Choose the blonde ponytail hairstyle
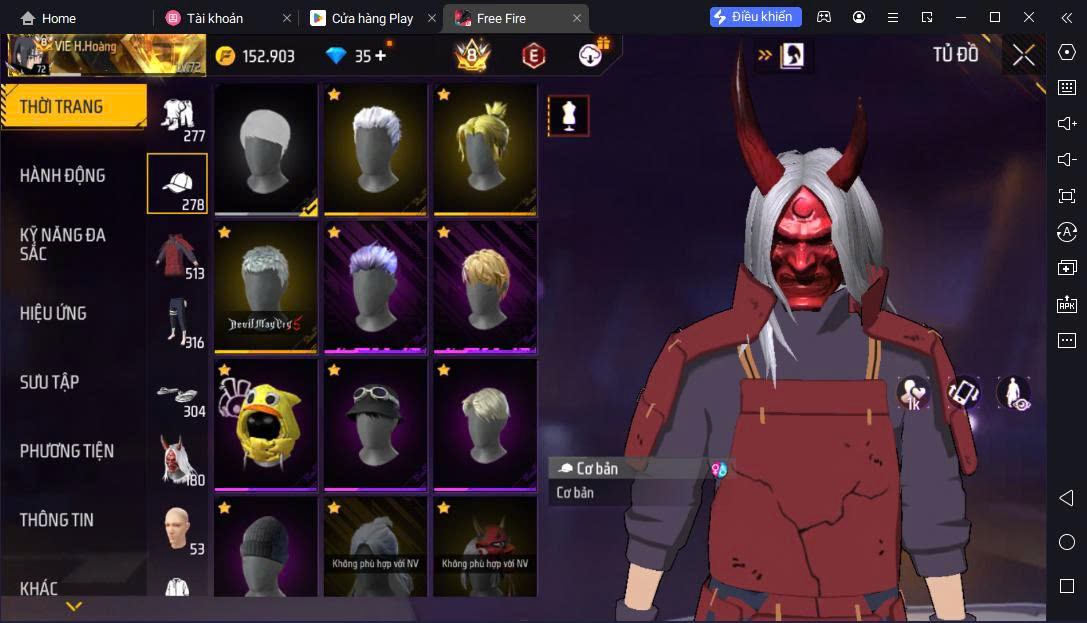This screenshot has width=1087, height=623. [484, 149]
